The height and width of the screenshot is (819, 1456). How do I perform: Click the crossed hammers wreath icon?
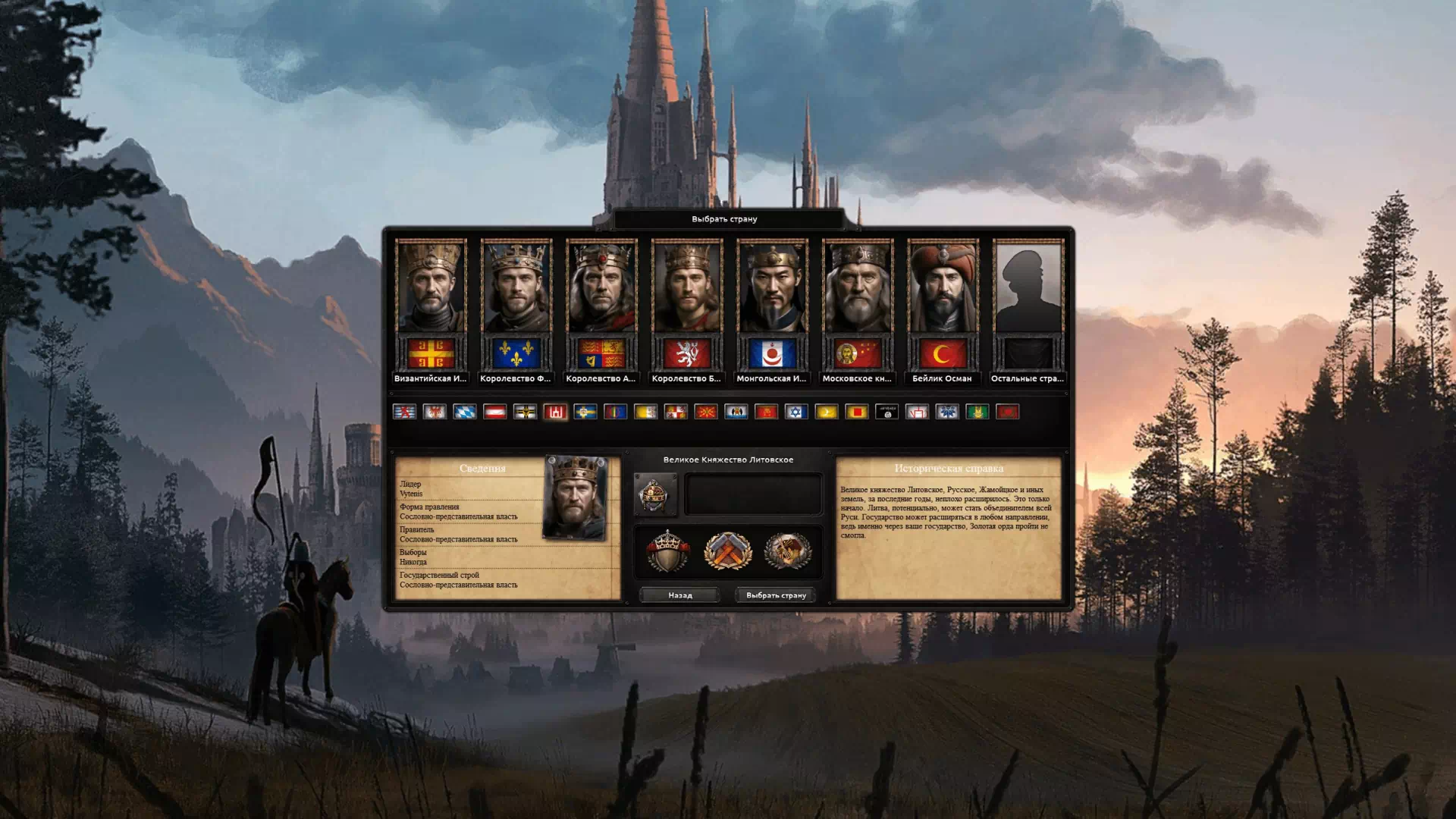point(728,551)
